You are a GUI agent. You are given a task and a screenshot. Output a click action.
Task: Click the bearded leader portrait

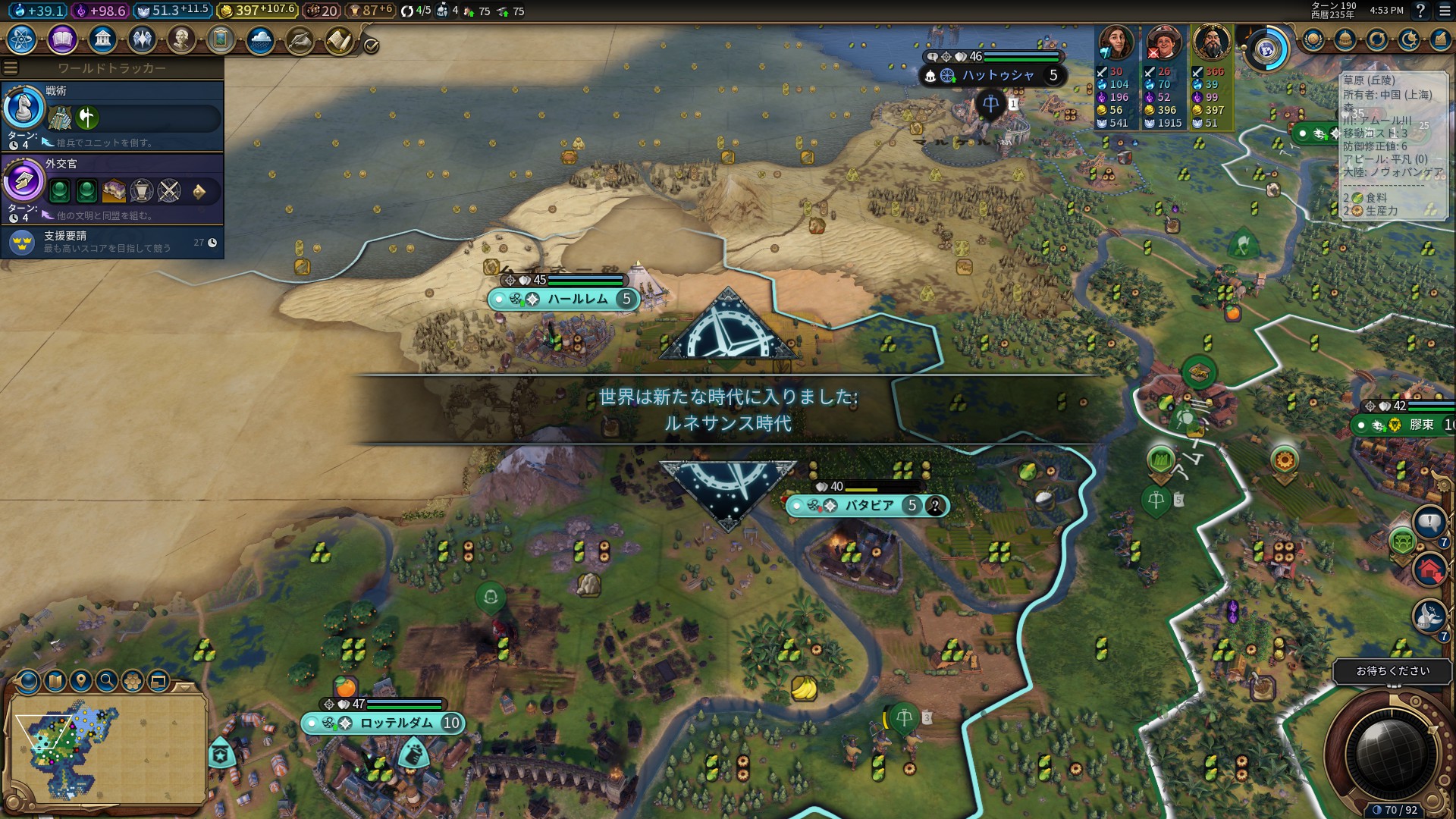pyautogui.click(x=1211, y=42)
